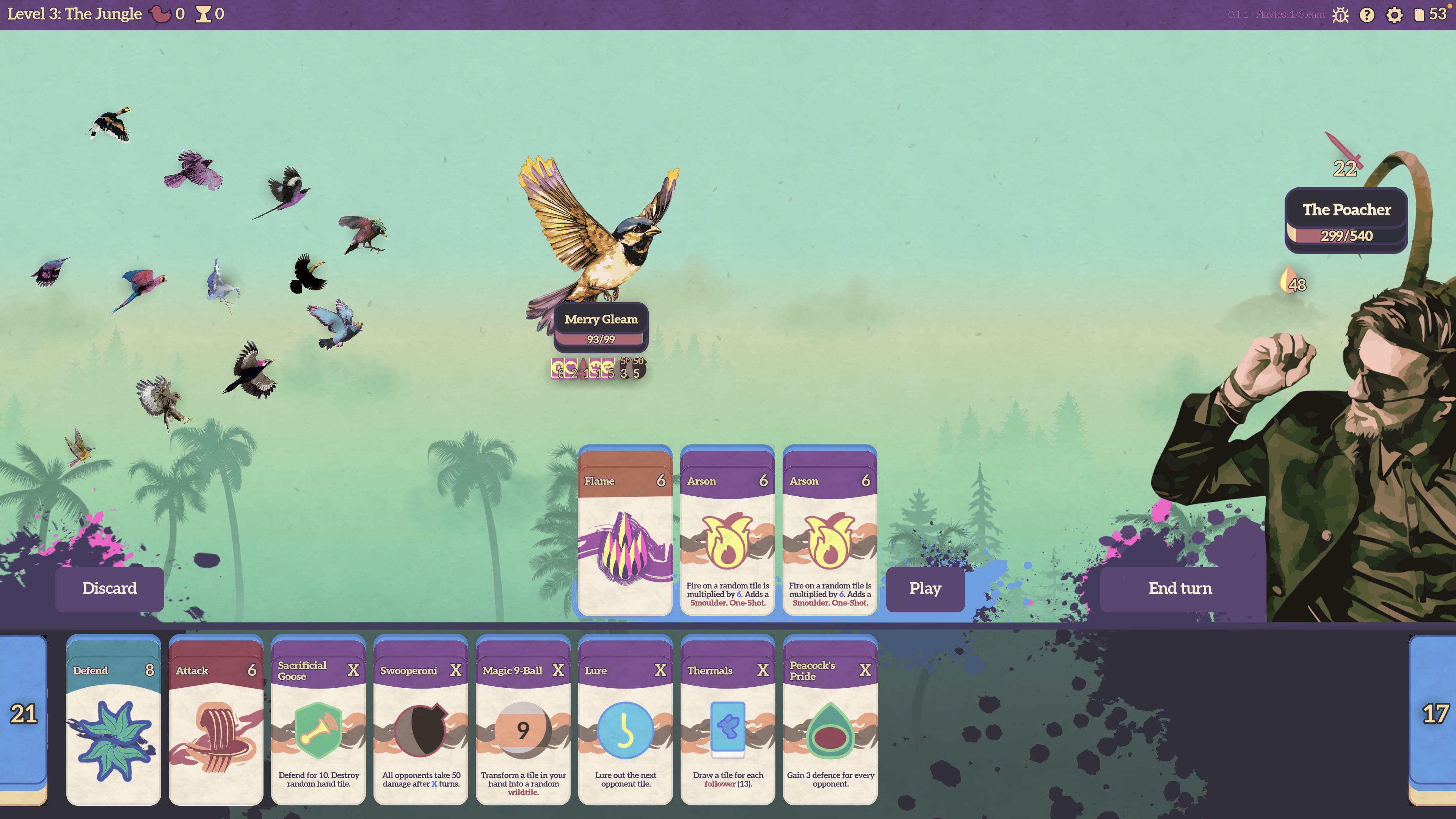Open the help question mark
Screen dimensions: 1456x819
[1367, 15]
